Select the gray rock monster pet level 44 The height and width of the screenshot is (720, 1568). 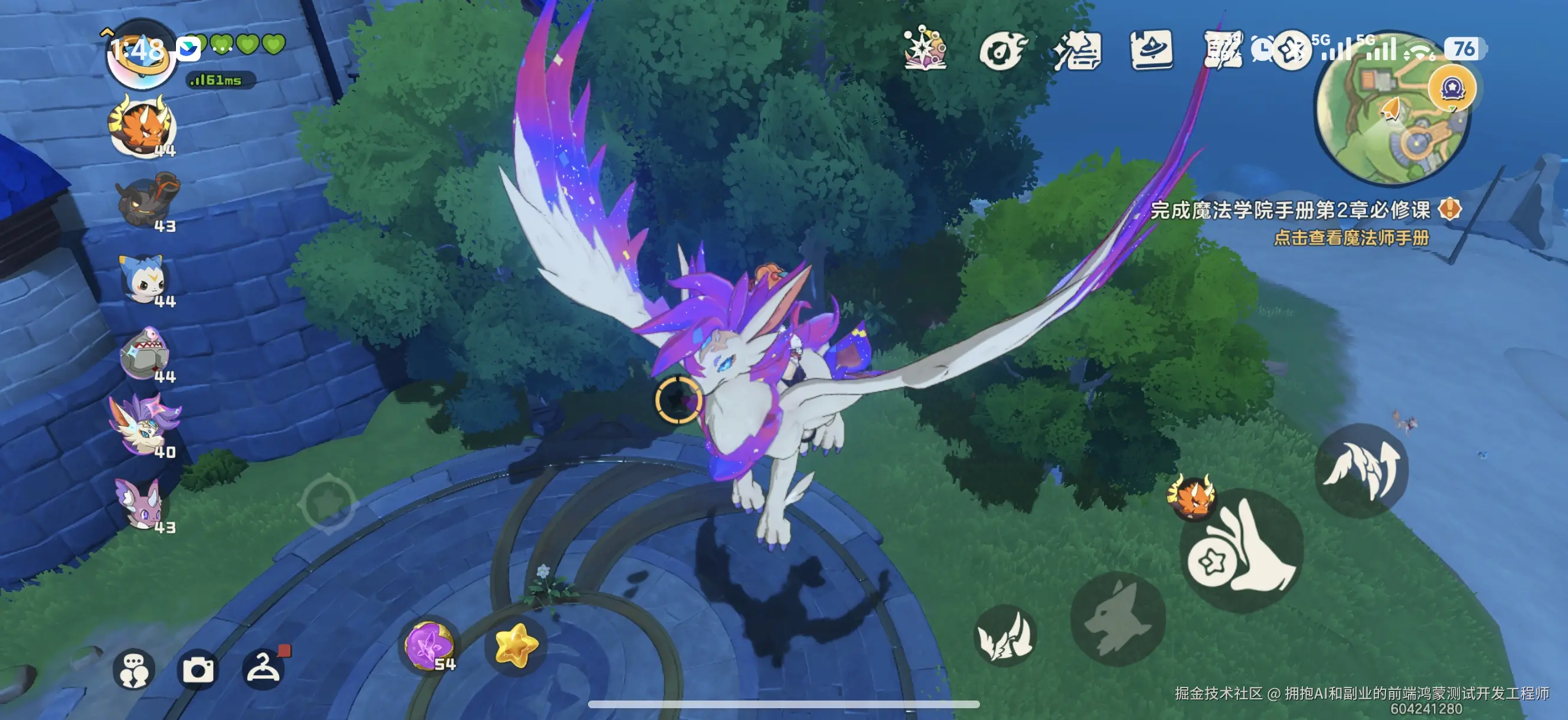tap(145, 354)
